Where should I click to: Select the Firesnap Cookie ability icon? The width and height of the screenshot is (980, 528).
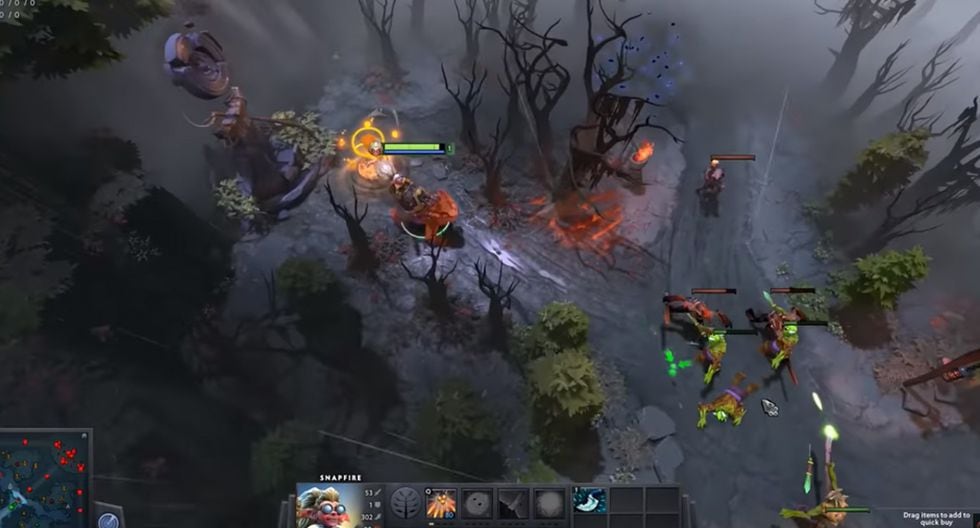[x=477, y=503]
